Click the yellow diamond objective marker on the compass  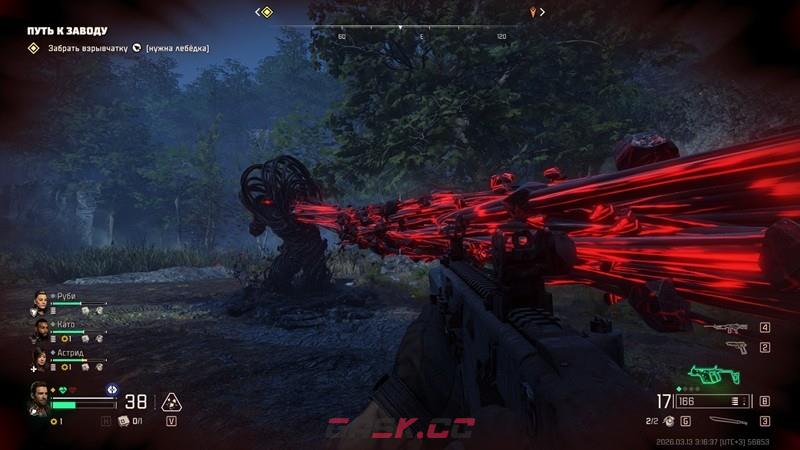tap(265, 12)
